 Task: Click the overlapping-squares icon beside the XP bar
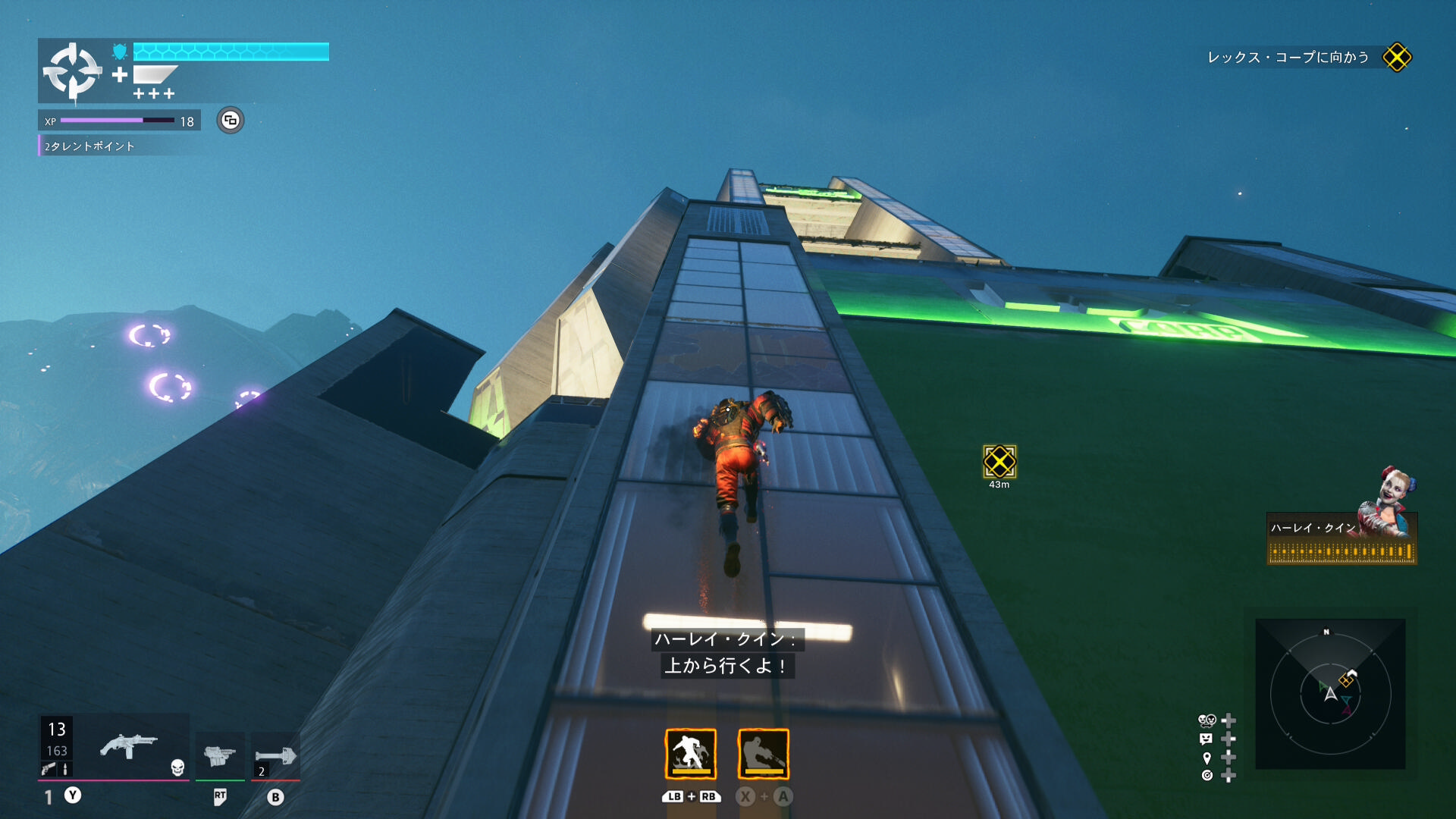[231, 121]
